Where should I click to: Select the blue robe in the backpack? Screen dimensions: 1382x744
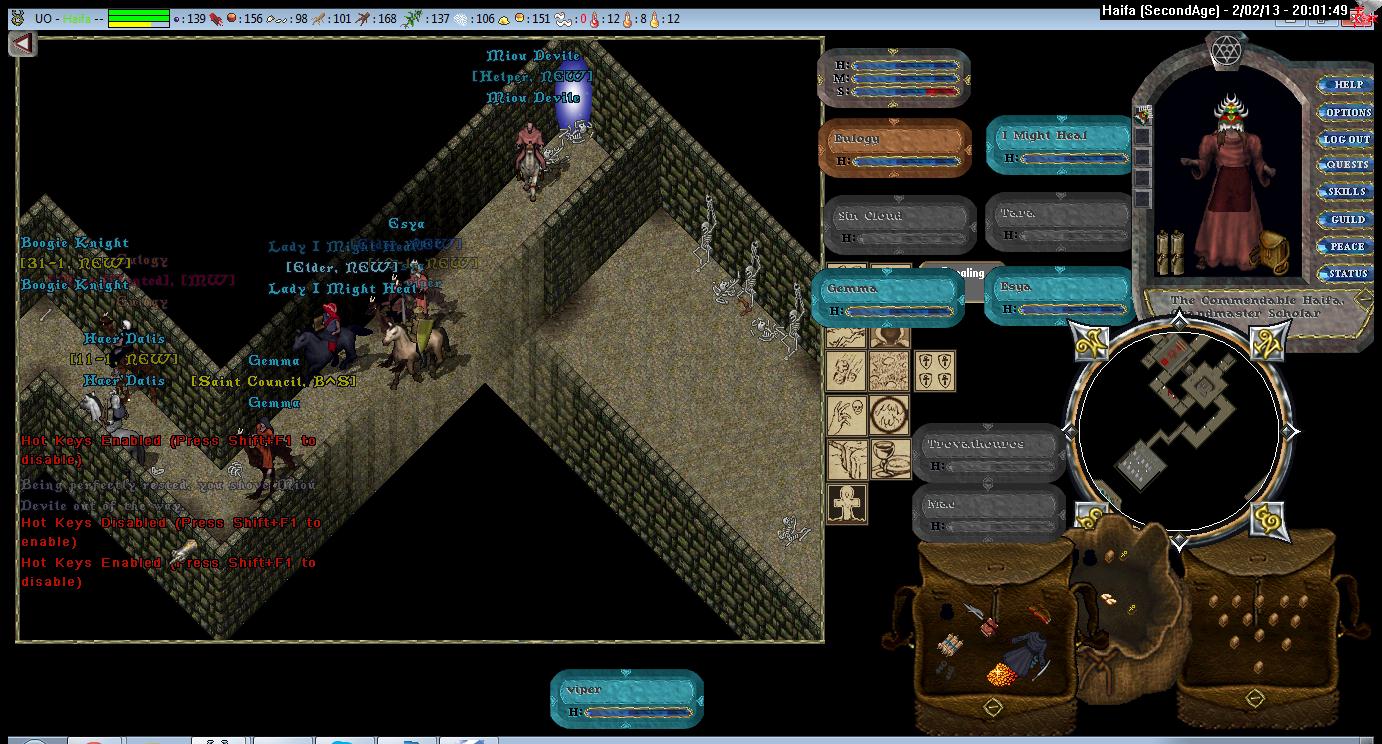coord(1022,653)
